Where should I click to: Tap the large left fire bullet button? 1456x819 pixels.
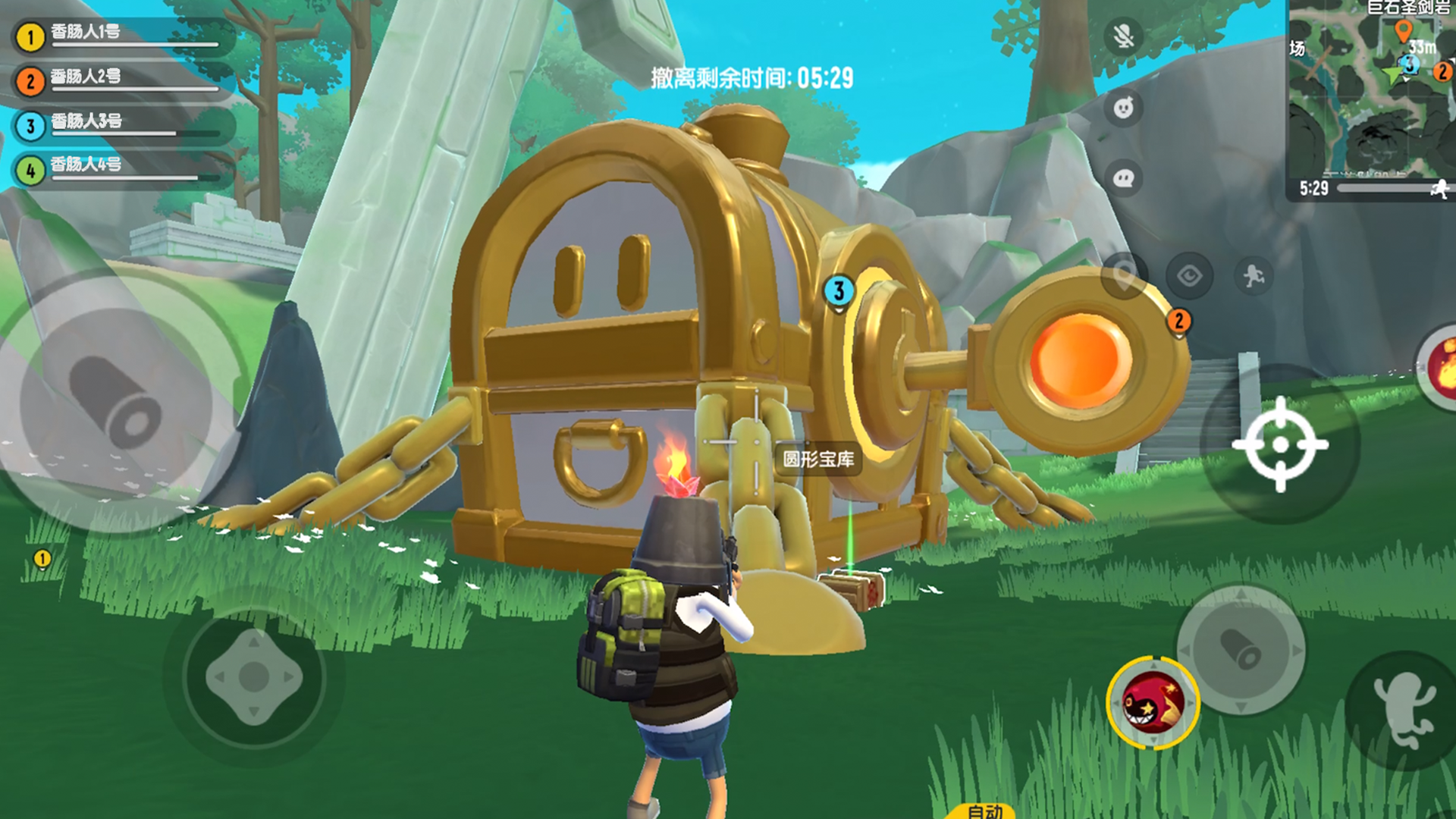point(115,402)
